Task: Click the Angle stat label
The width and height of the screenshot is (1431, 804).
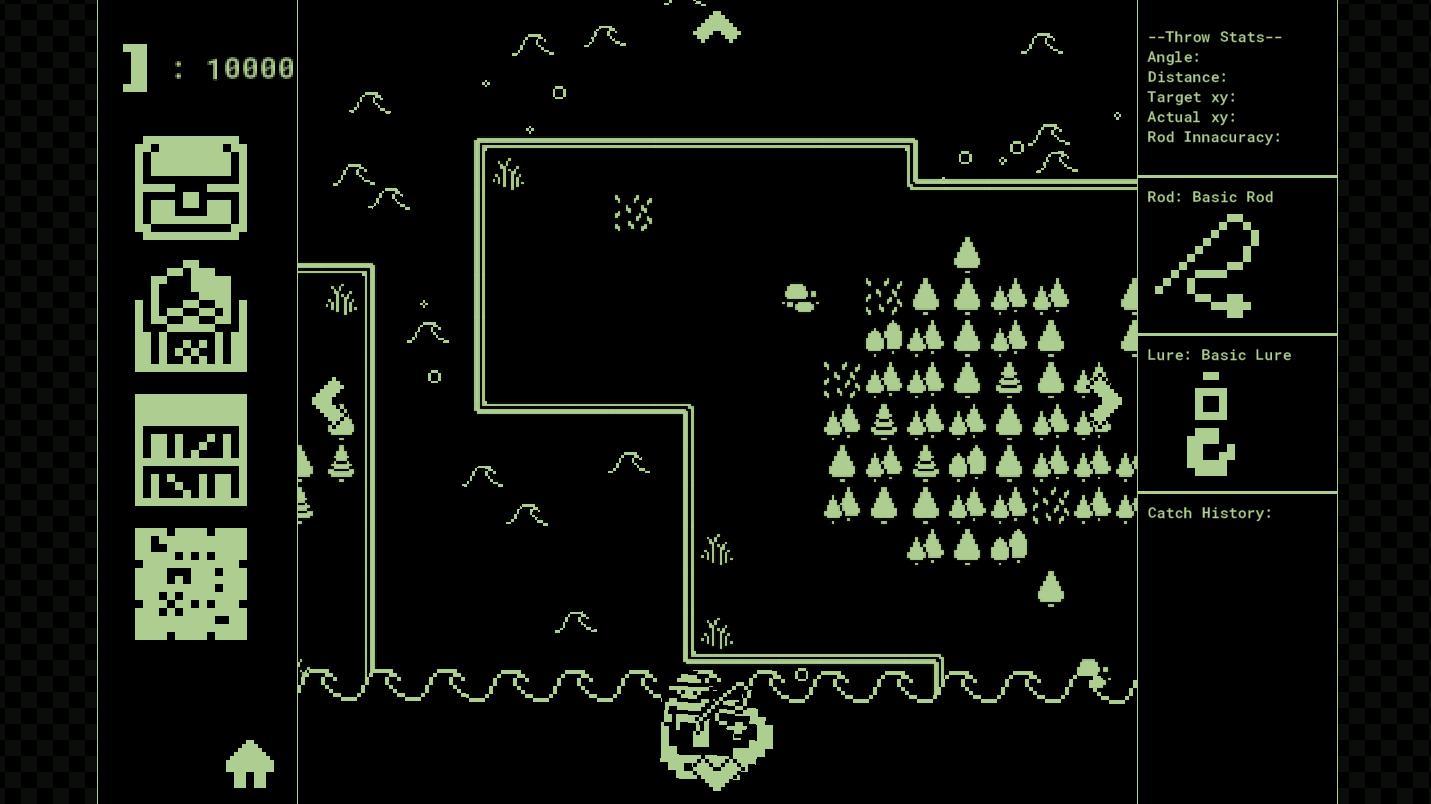Action: 1172,57
